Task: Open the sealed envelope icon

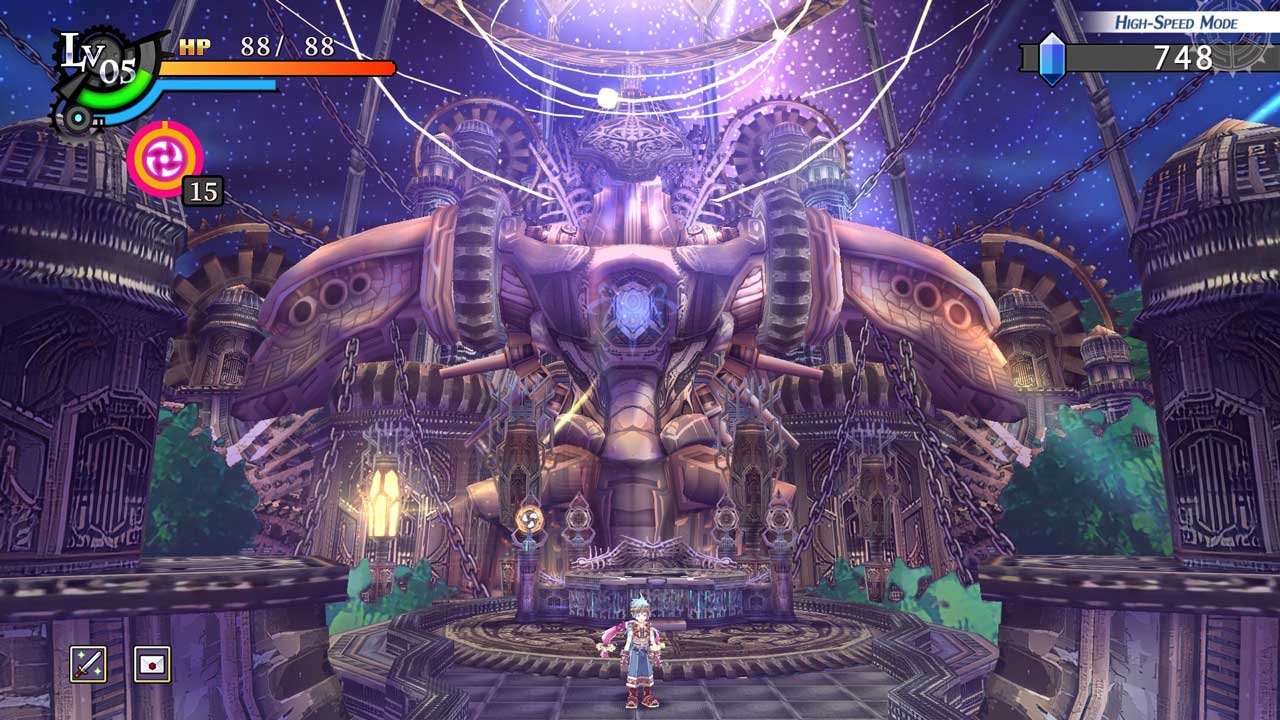Action: click(x=152, y=664)
